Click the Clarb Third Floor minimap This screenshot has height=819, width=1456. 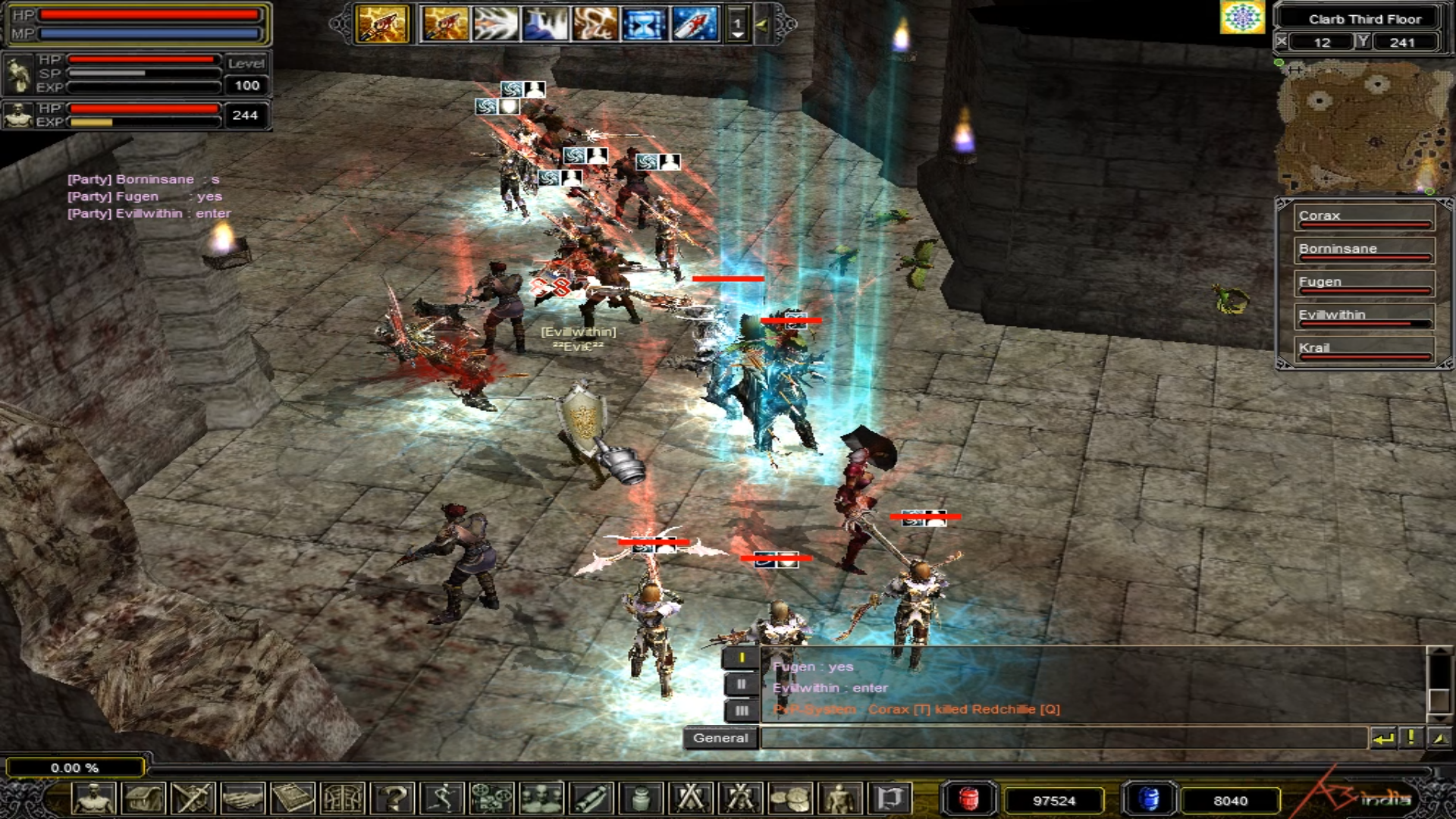click(1361, 125)
